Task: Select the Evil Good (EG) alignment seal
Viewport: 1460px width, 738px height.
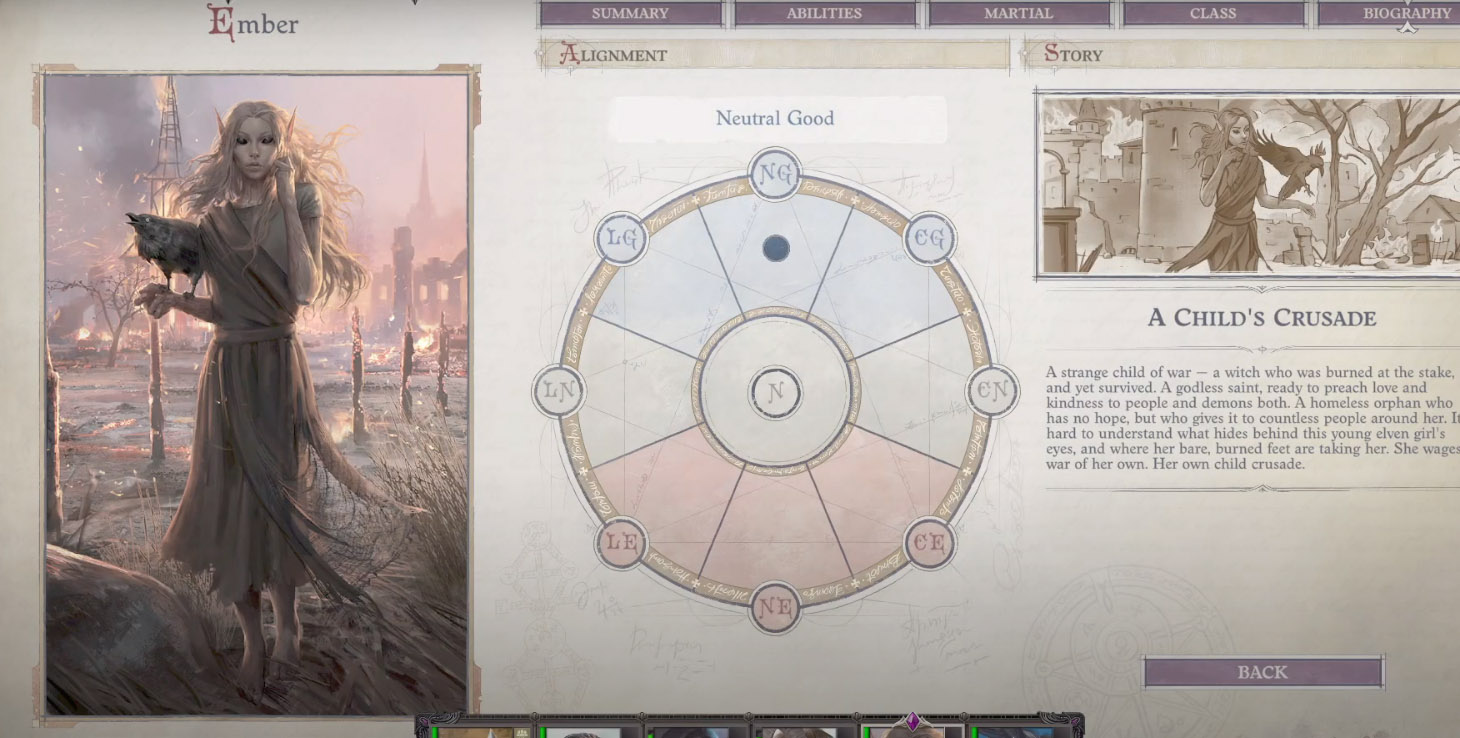Action: pos(931,239)
